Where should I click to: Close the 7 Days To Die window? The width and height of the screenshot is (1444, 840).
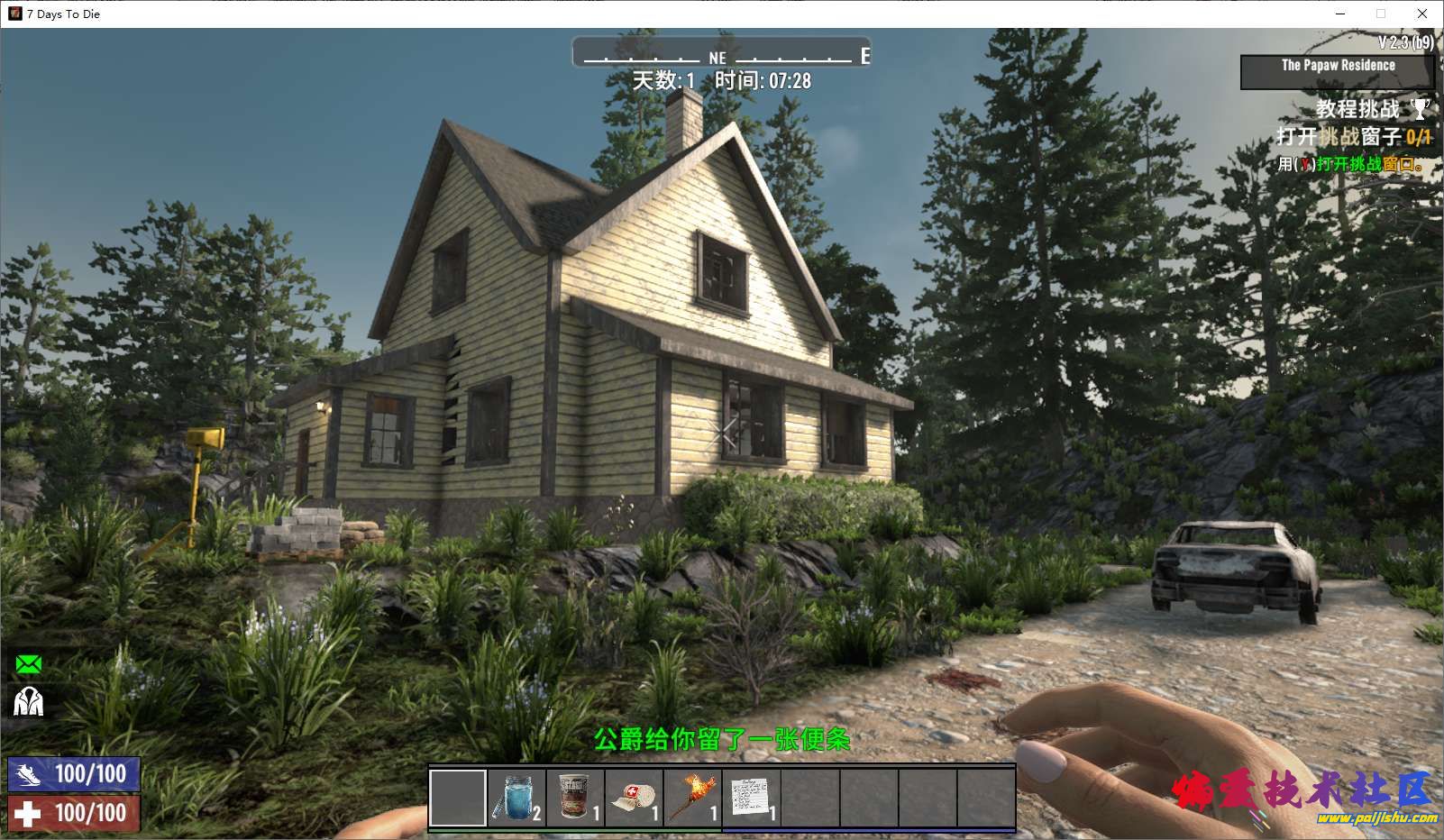coord(1422,14)
